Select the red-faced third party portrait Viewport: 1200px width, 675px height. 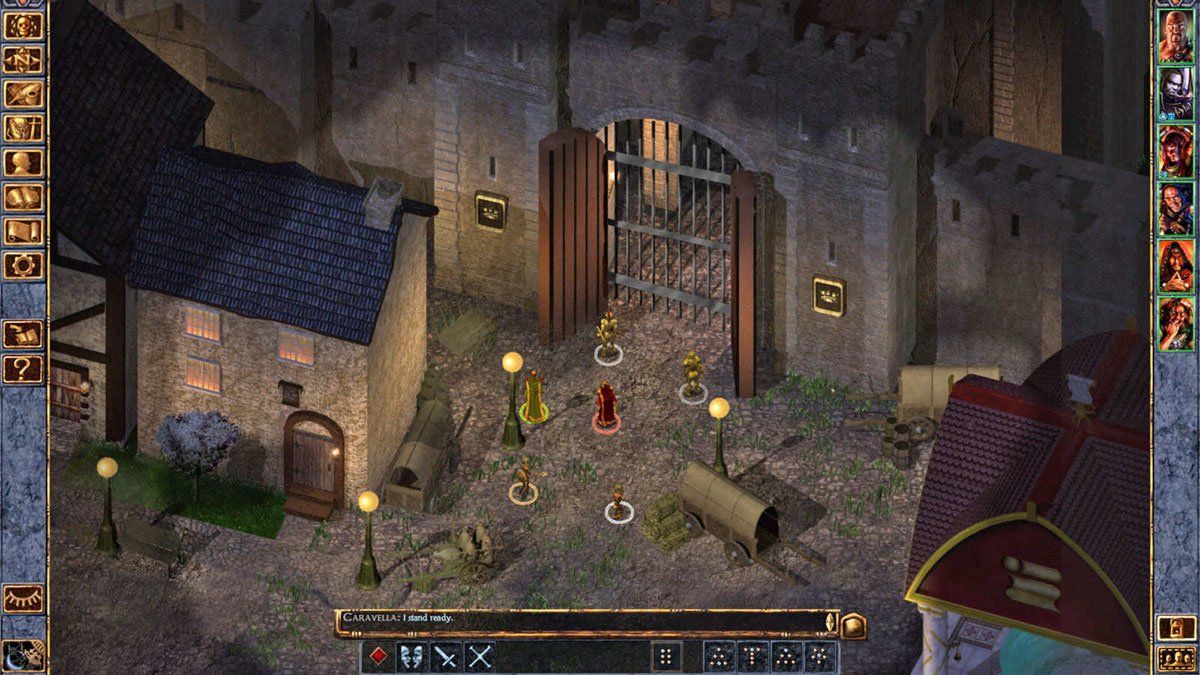coord(1175,152)
